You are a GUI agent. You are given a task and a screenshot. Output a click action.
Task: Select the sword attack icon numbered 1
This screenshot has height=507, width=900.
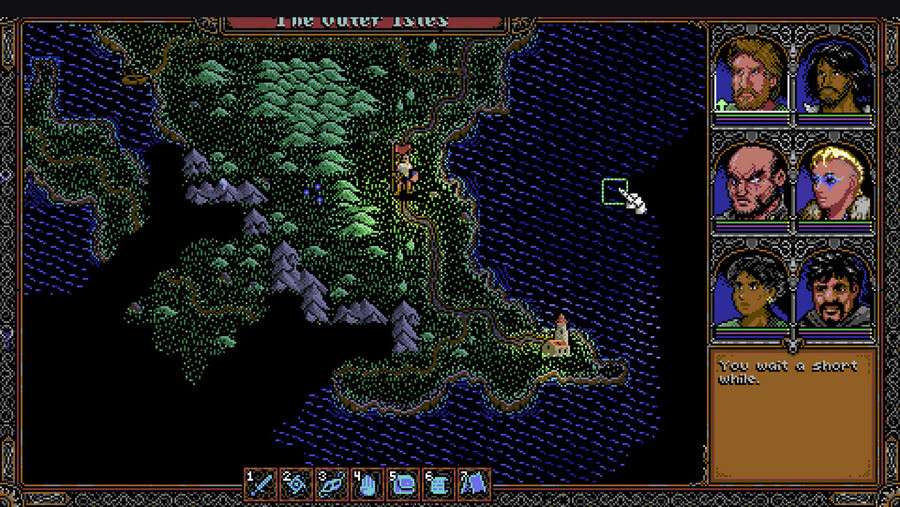[263, 485]
